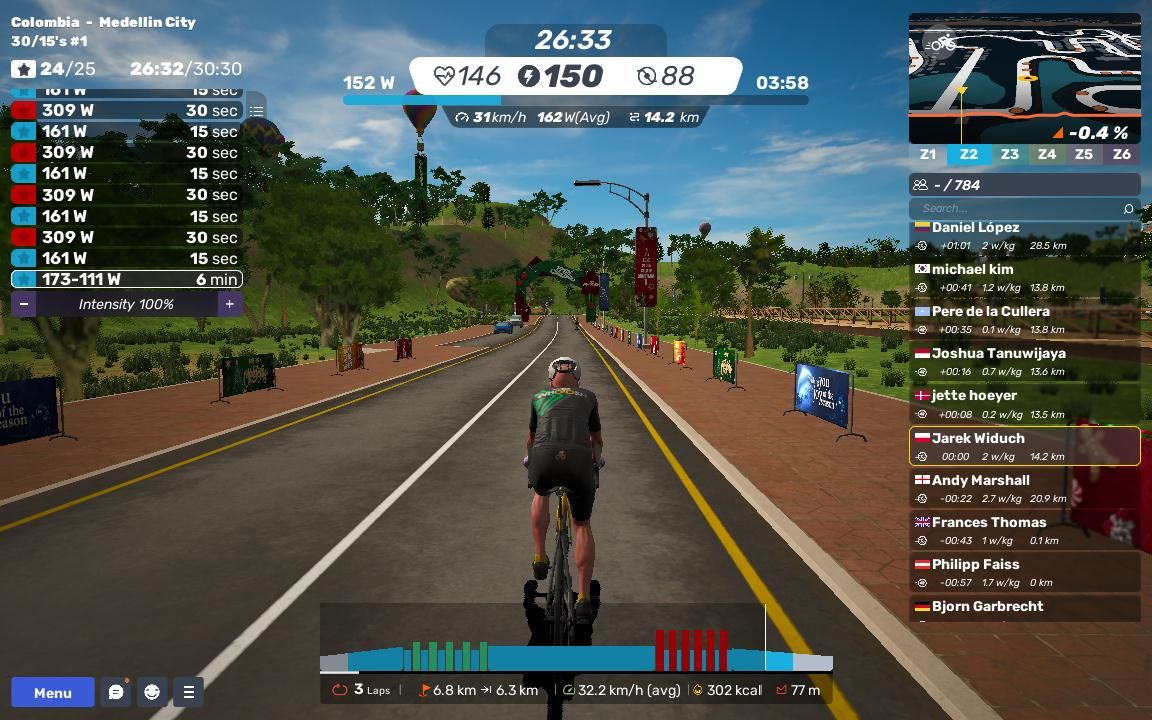Viewport: 1152px width, 720px height.
Task: Increase workout intensity with plus button
Action: (229, 304)
